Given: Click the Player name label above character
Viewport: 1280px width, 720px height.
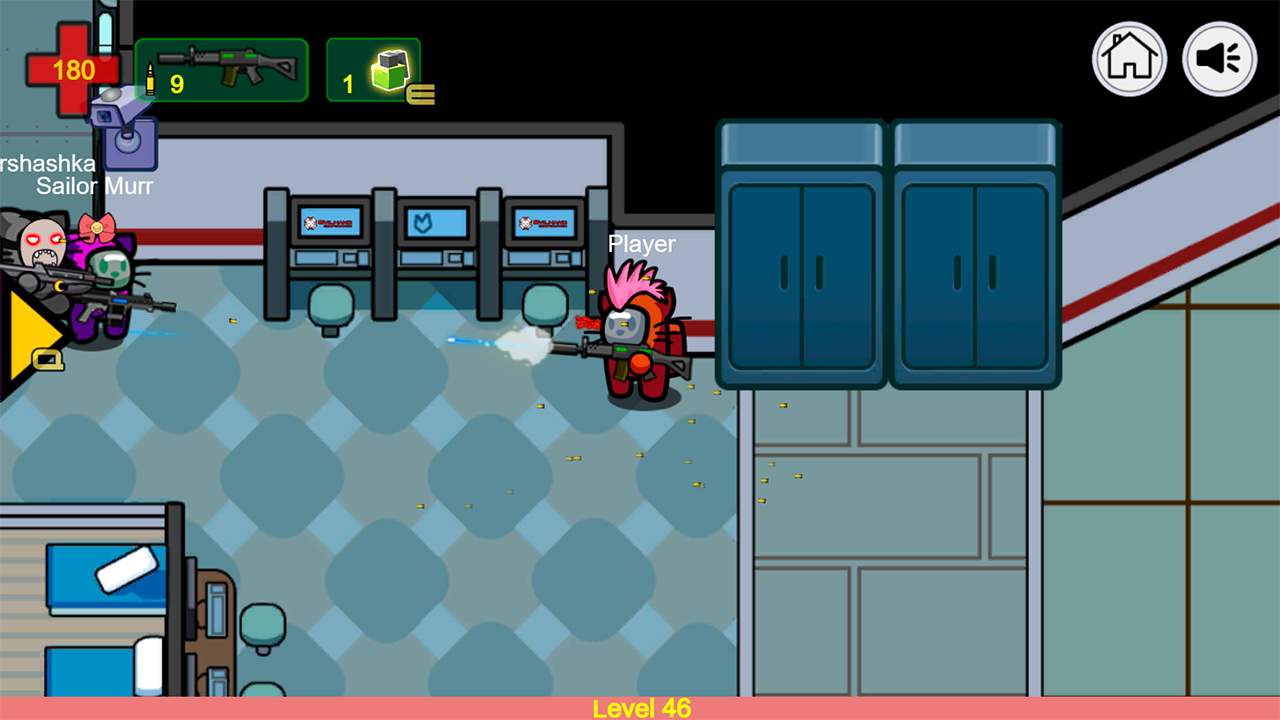Looking at the screenshot, I should pyautogui.click(x=642, y=243).
